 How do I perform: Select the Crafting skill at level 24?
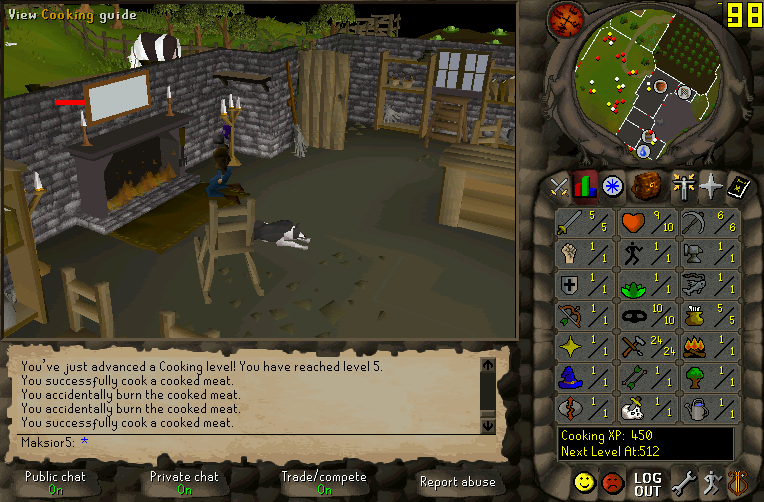coord(649,347)
